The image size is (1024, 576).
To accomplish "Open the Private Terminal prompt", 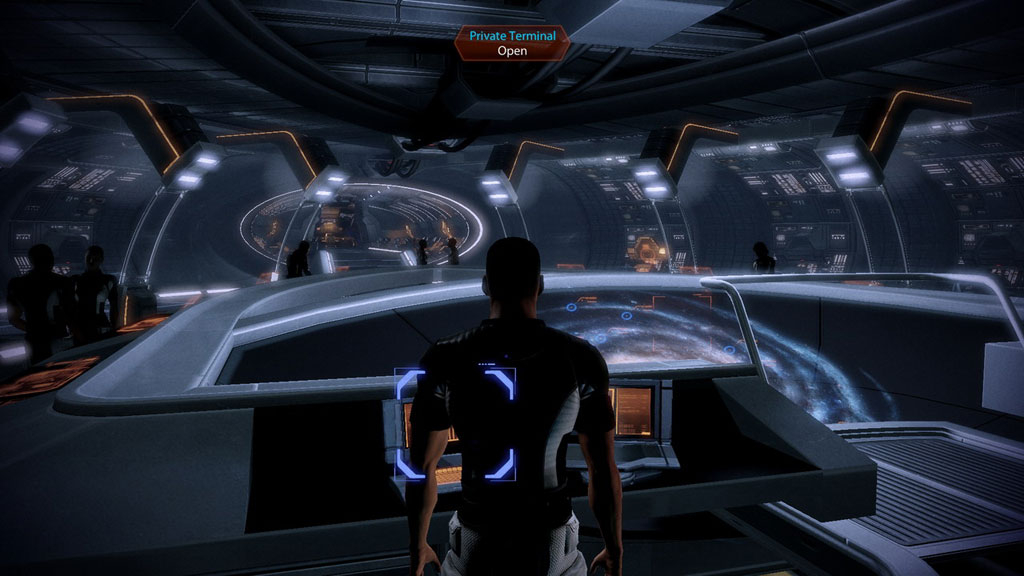I will [x=511, y=42].
